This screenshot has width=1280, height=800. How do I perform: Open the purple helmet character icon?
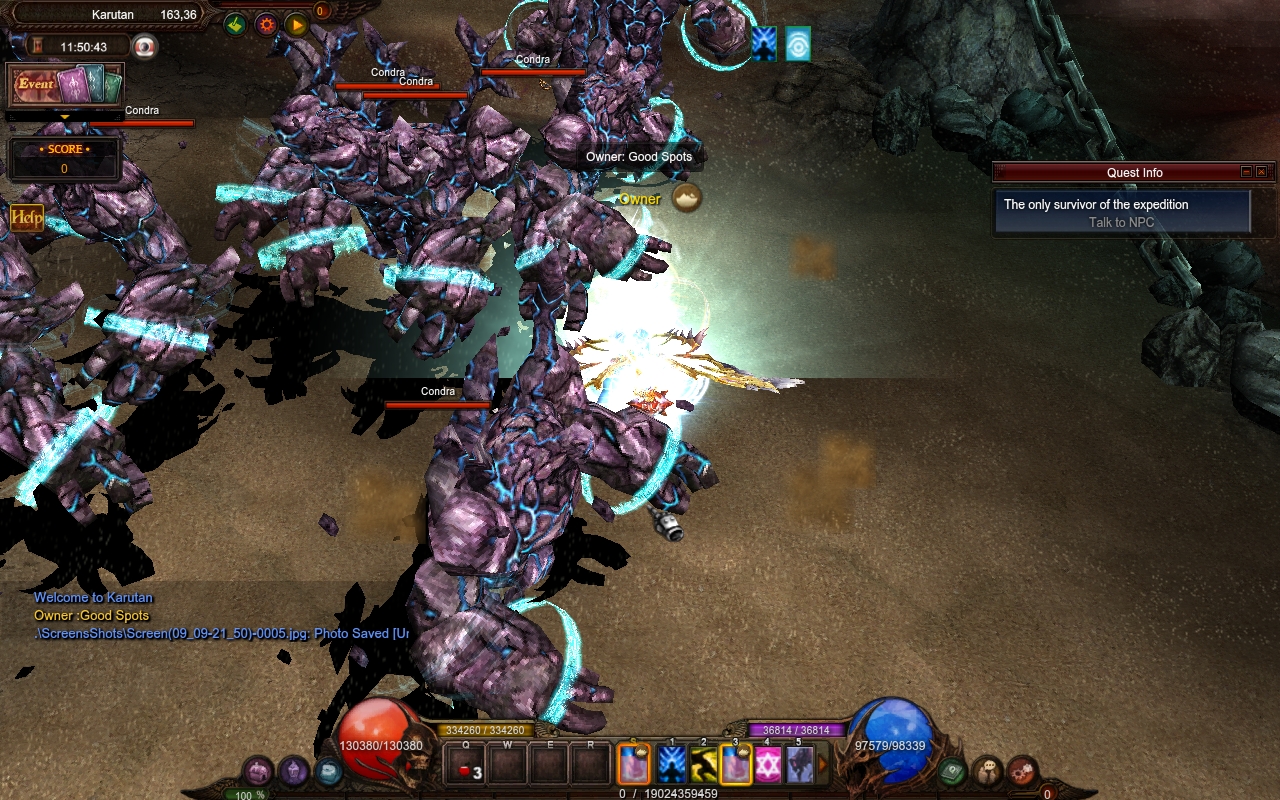[293, 771]
